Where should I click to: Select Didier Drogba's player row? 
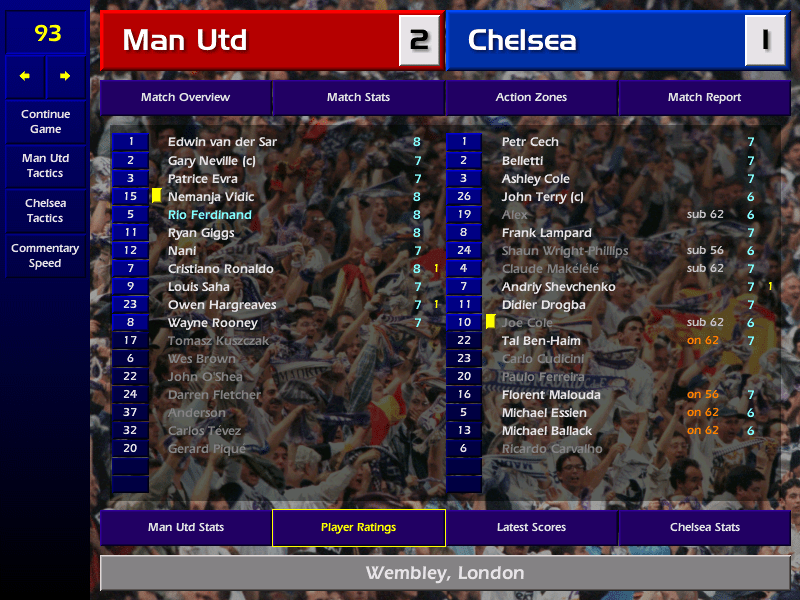(543, 305)
